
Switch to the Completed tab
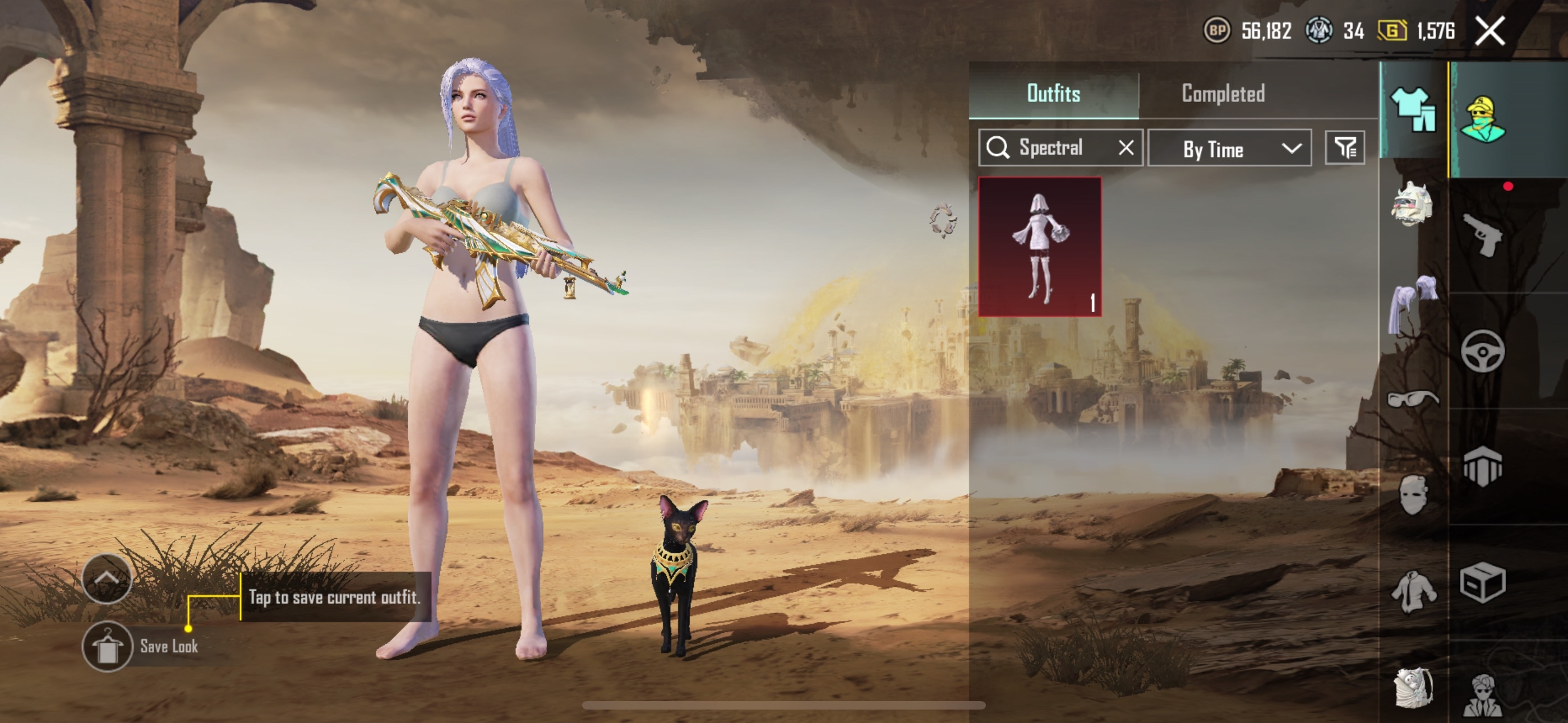[x=1223, y=94]
